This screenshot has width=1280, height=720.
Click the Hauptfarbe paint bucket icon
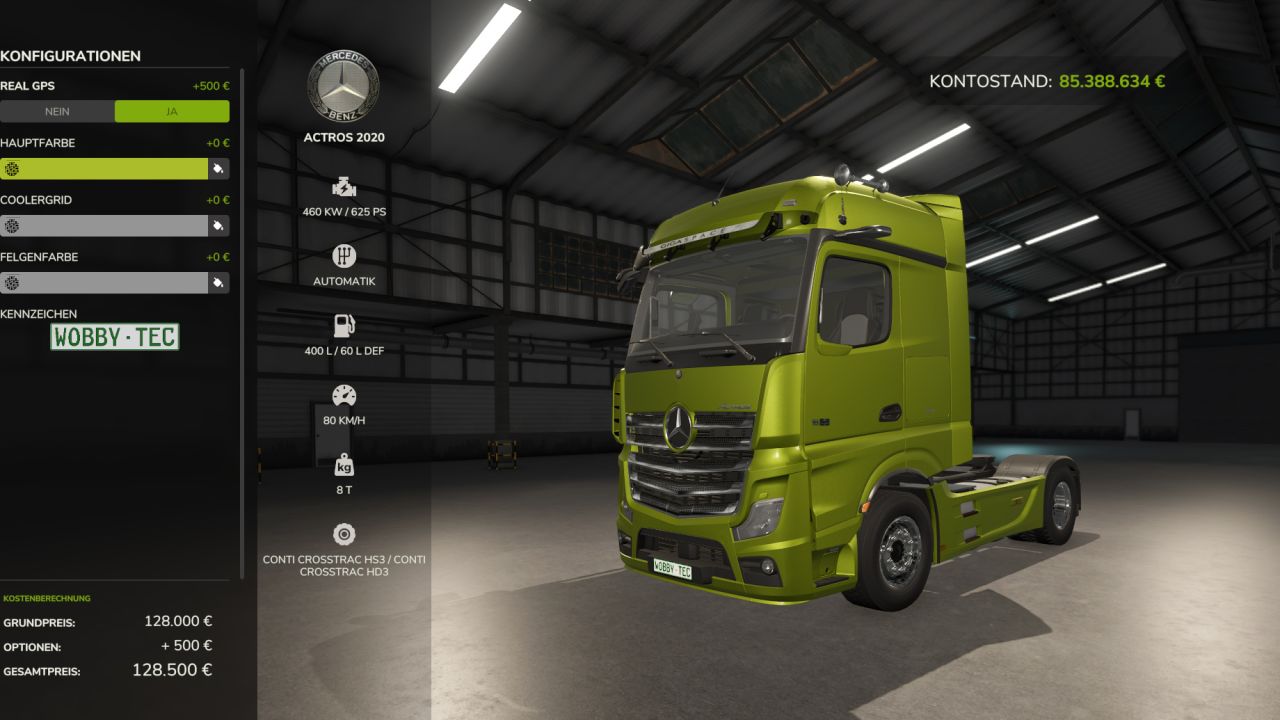click(x=218, y=169)
